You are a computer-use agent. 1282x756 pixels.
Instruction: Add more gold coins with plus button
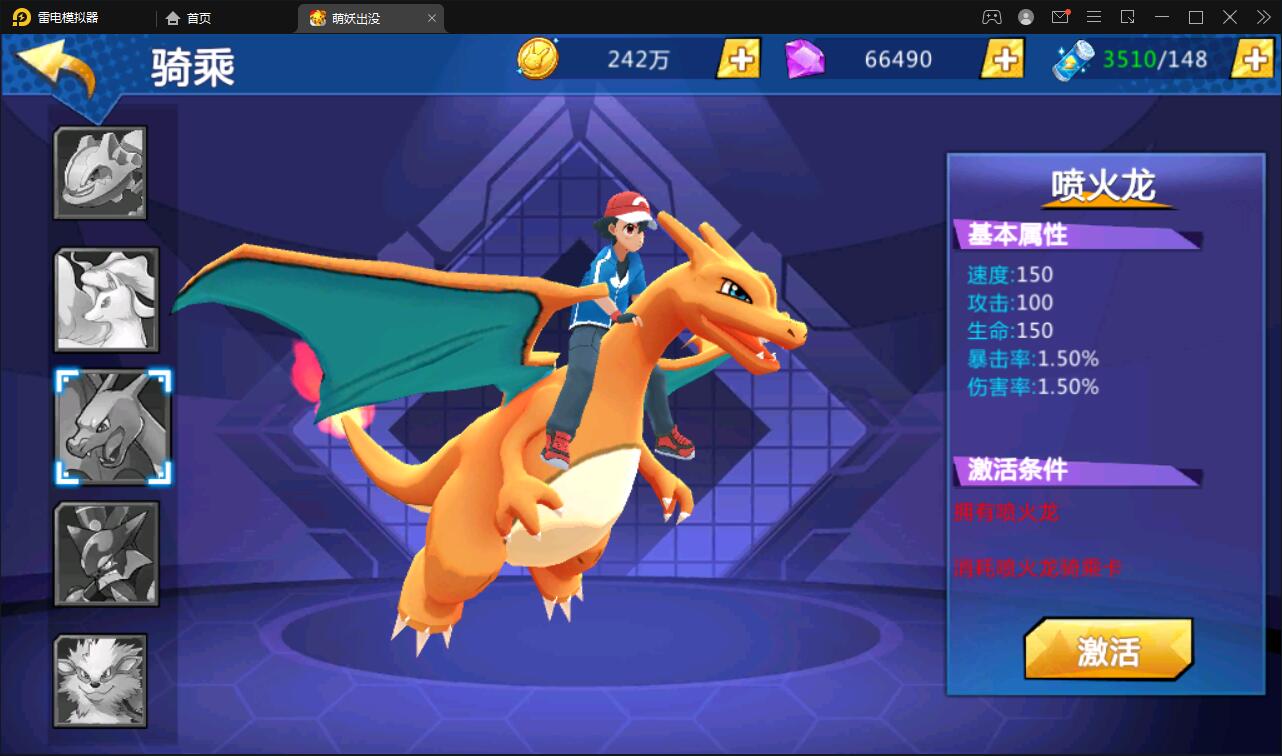(739, 59)
